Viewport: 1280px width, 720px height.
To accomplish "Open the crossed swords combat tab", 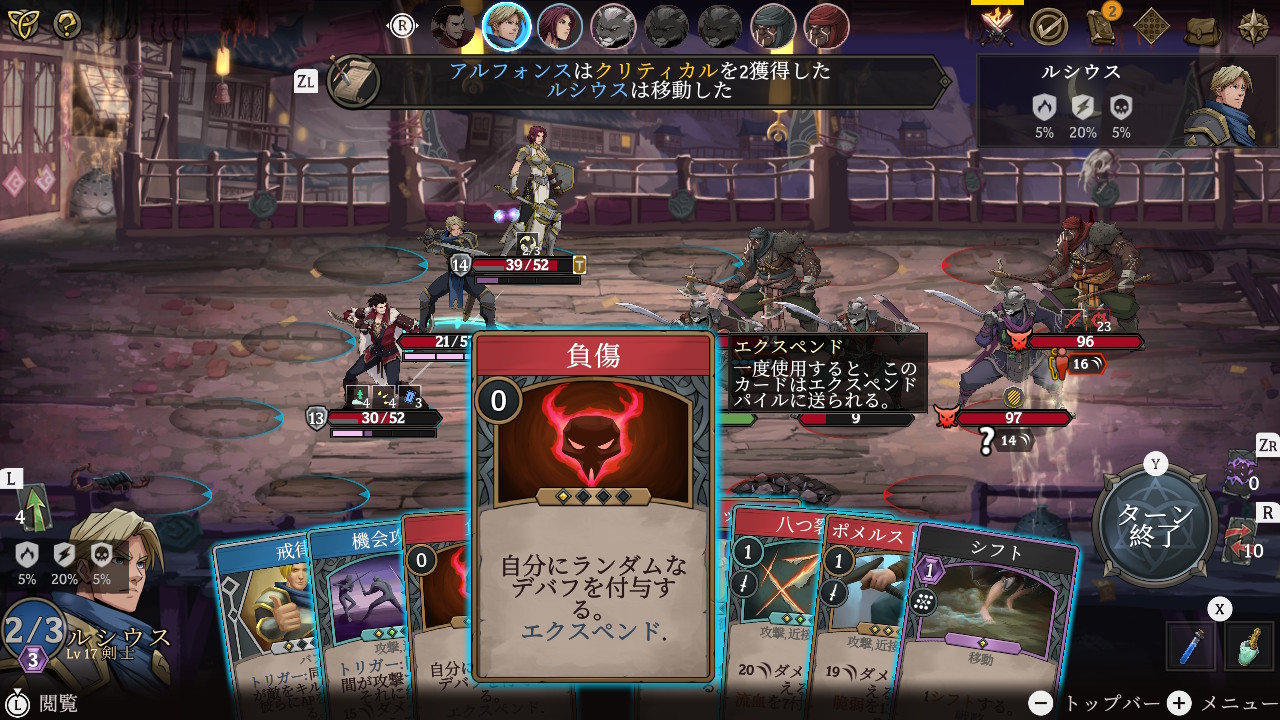I will click(997, 27).
